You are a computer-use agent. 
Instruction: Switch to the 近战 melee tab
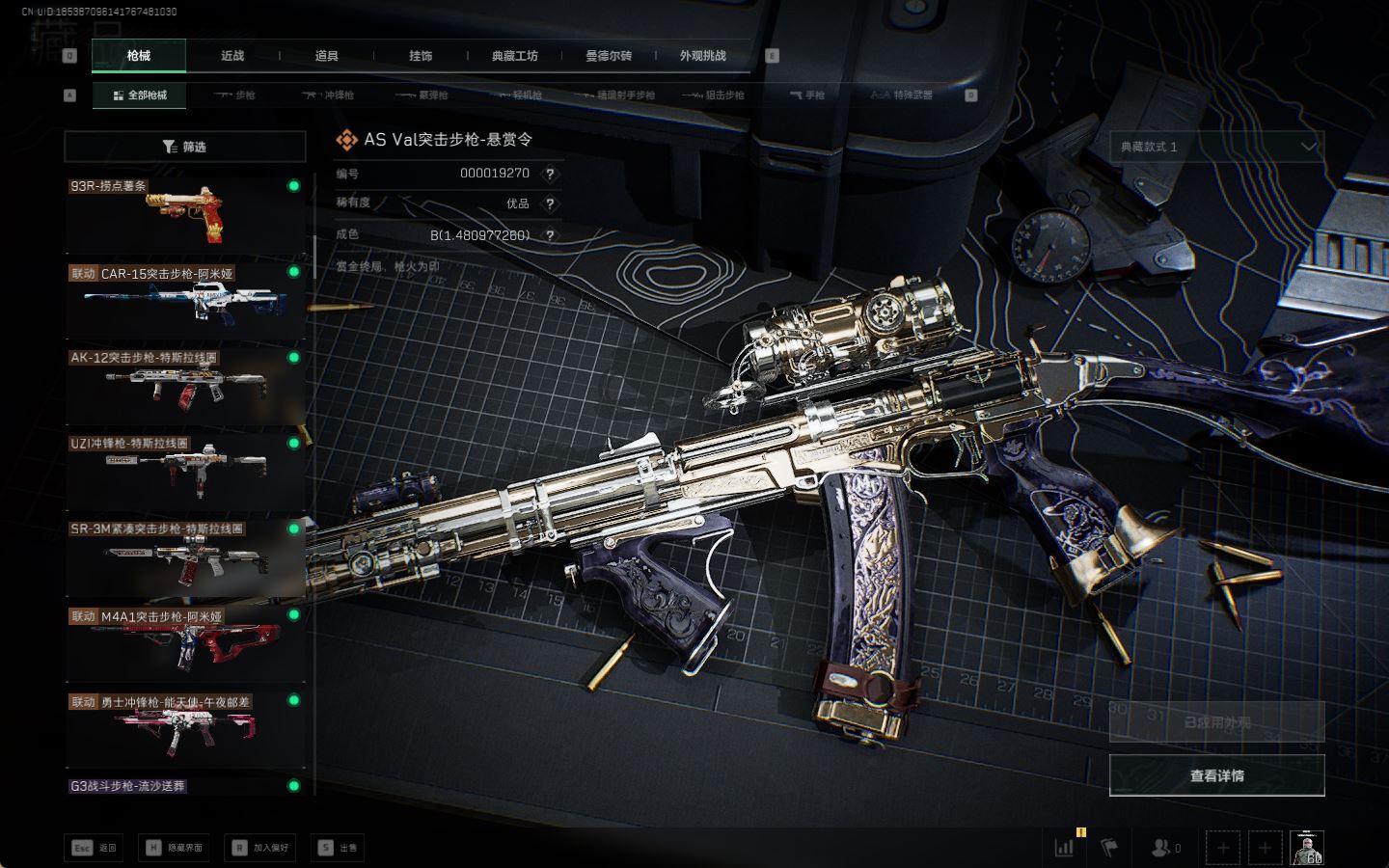[232, 56]
